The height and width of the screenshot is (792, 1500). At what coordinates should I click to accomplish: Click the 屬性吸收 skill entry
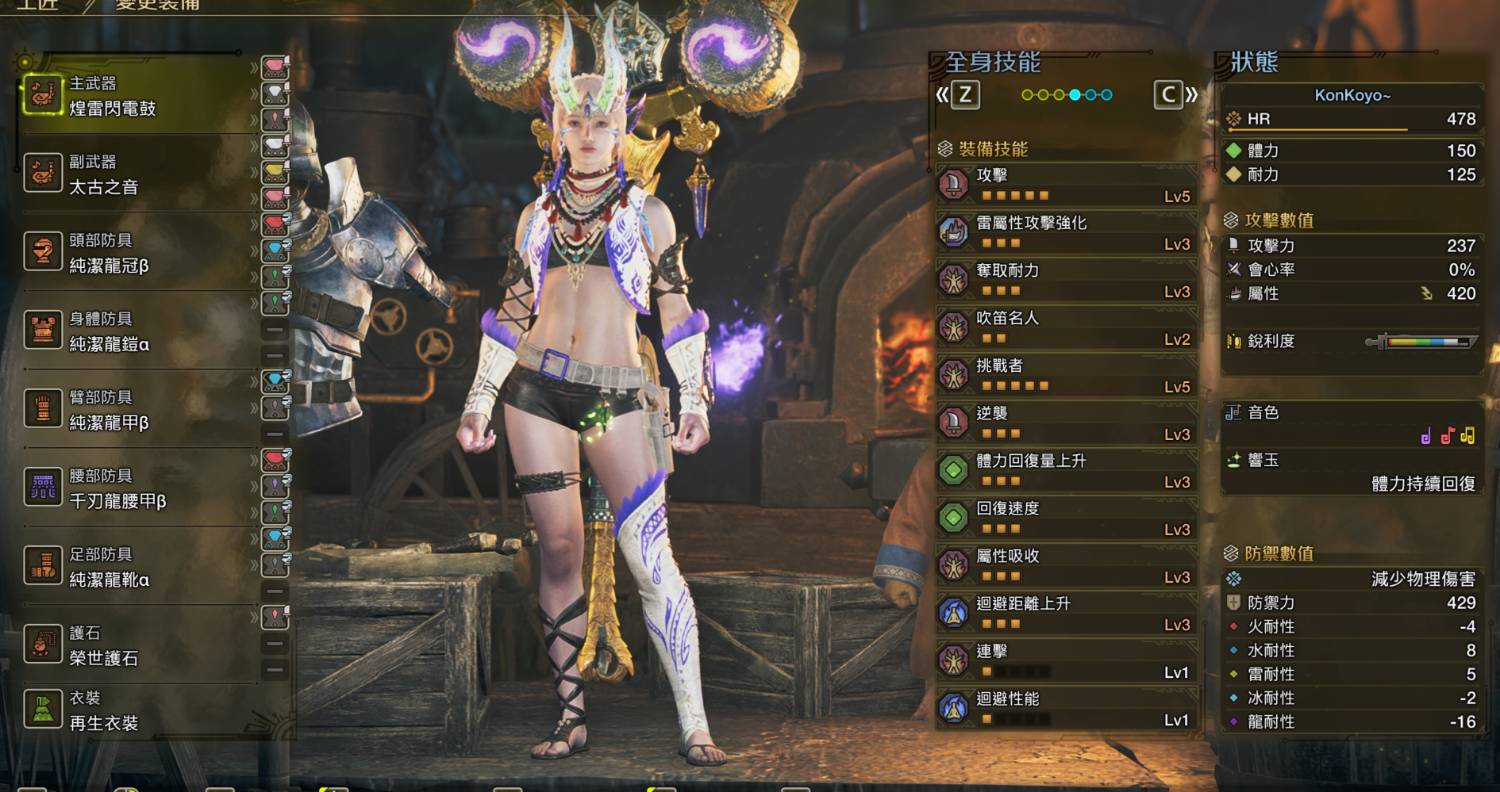[x=1066, y=565]
